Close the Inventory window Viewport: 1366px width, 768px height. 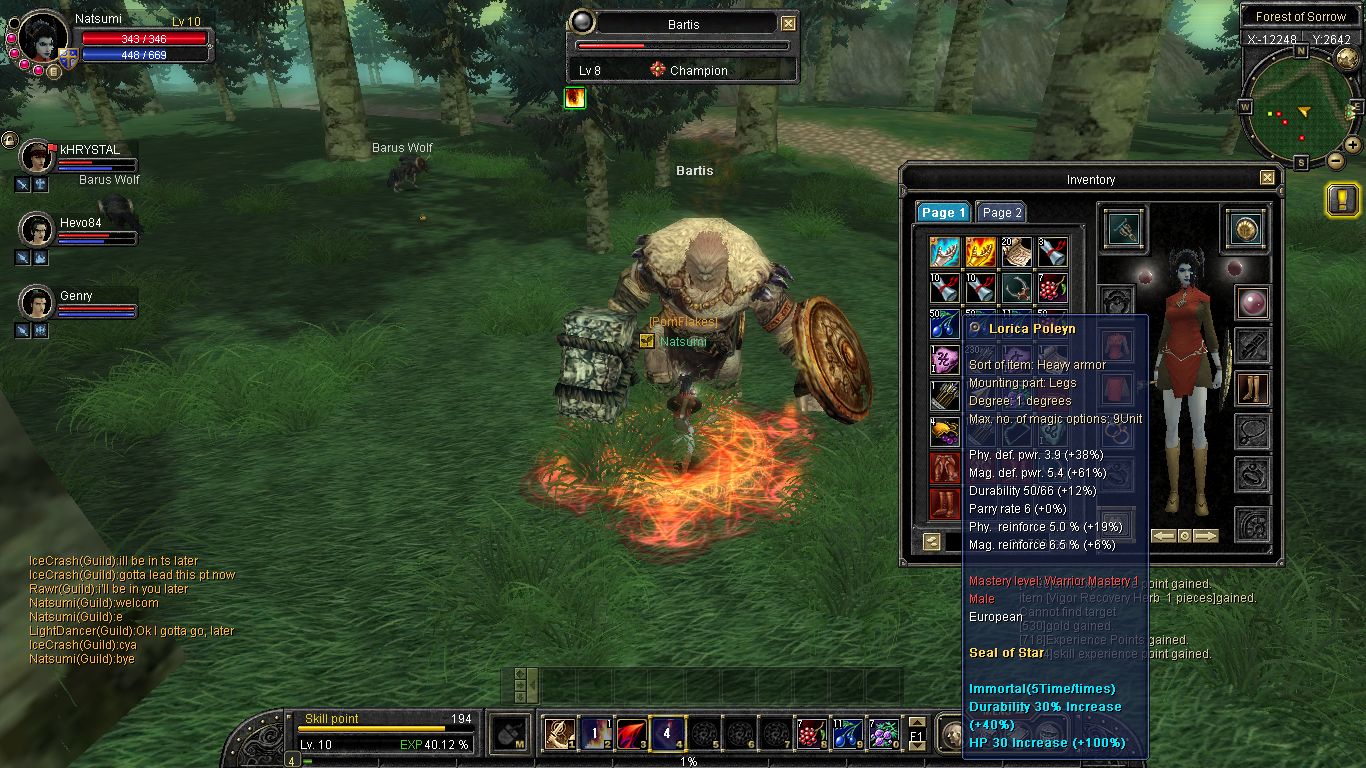point(1267,178)
